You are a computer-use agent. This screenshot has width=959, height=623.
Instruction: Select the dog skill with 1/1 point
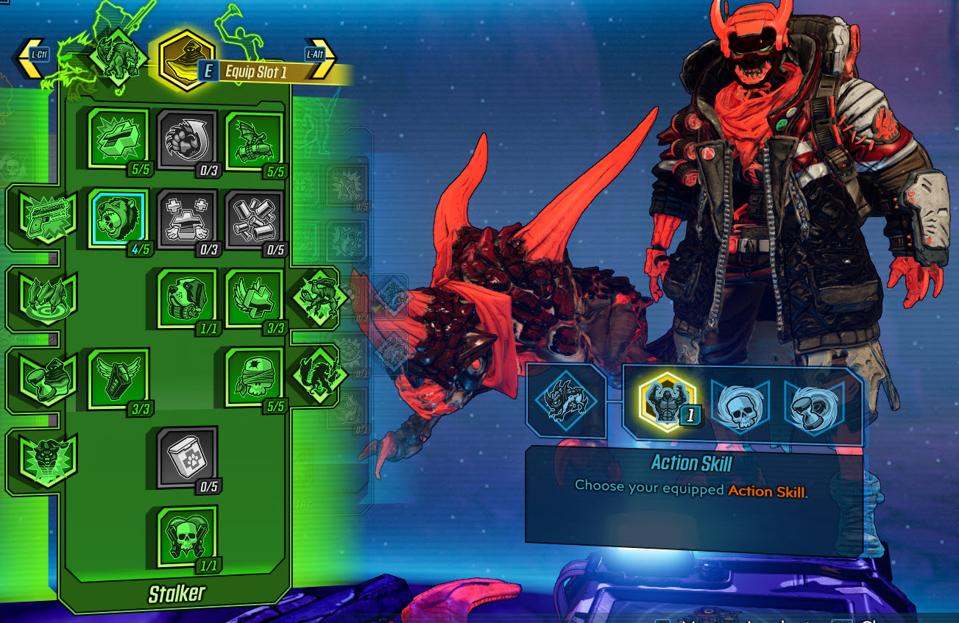(188, 298)
